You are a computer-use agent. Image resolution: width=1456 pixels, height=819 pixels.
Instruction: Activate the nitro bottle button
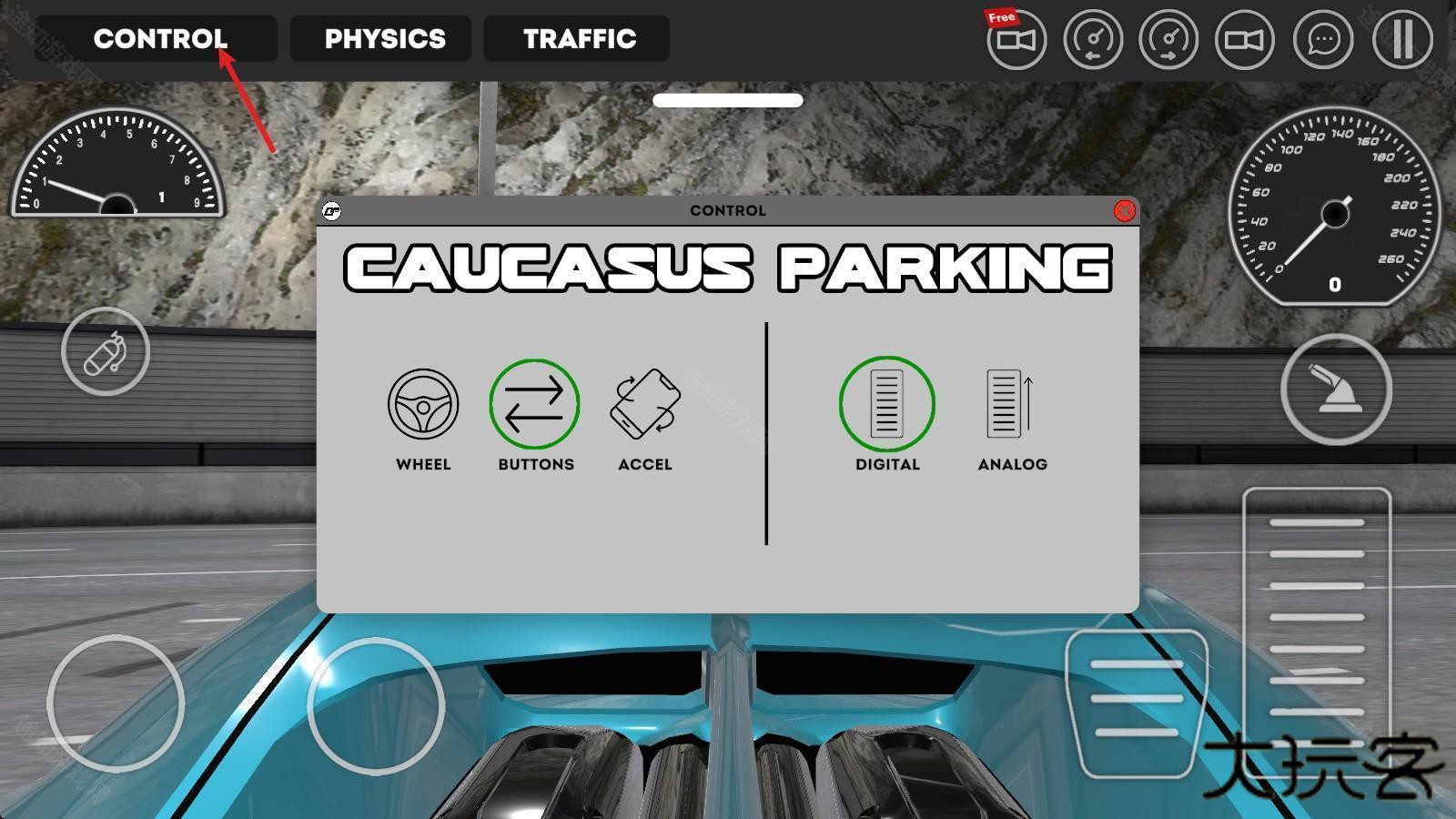pos(106,351)
